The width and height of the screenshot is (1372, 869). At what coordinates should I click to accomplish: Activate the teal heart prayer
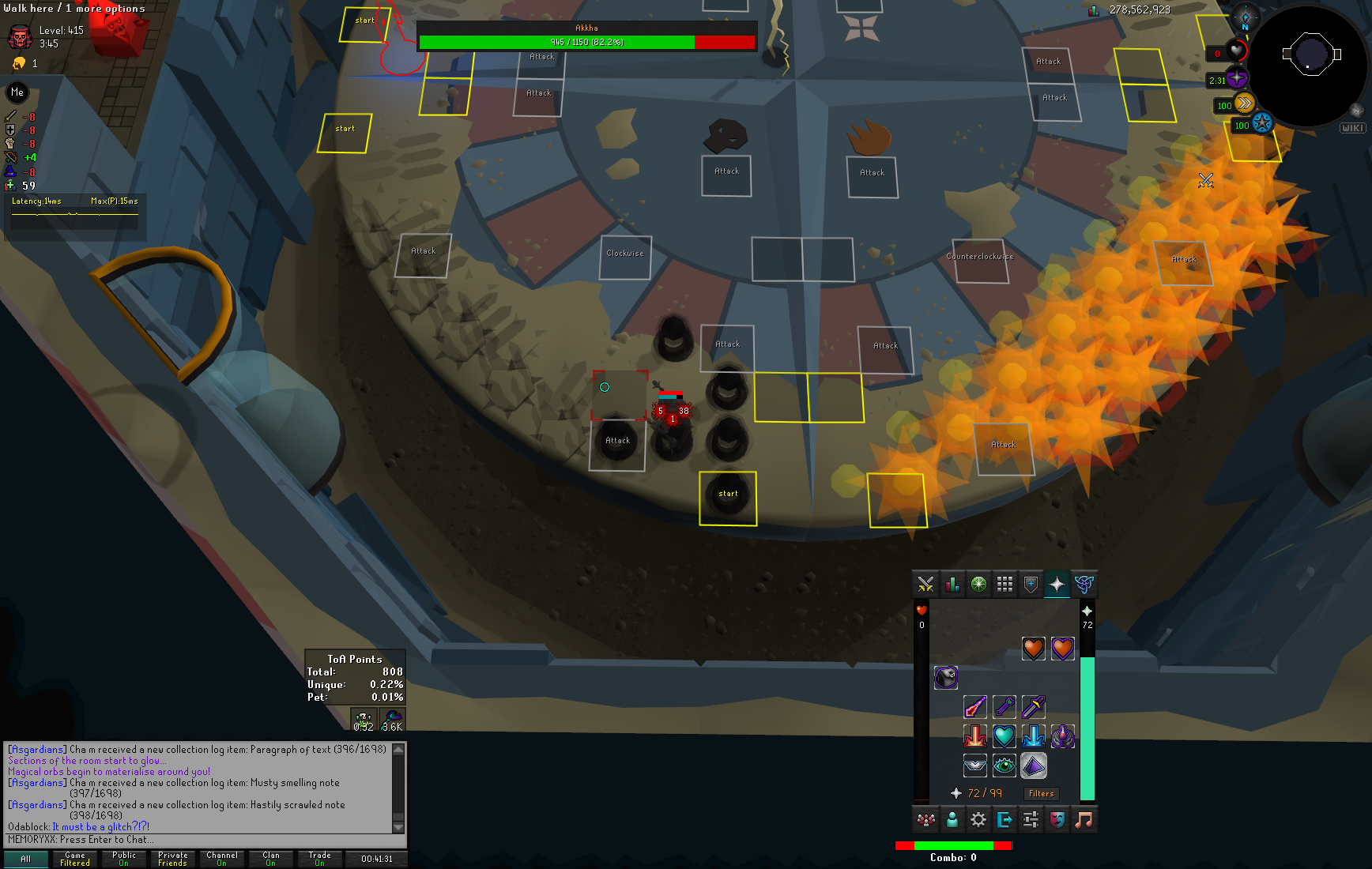pos(1004,736)
